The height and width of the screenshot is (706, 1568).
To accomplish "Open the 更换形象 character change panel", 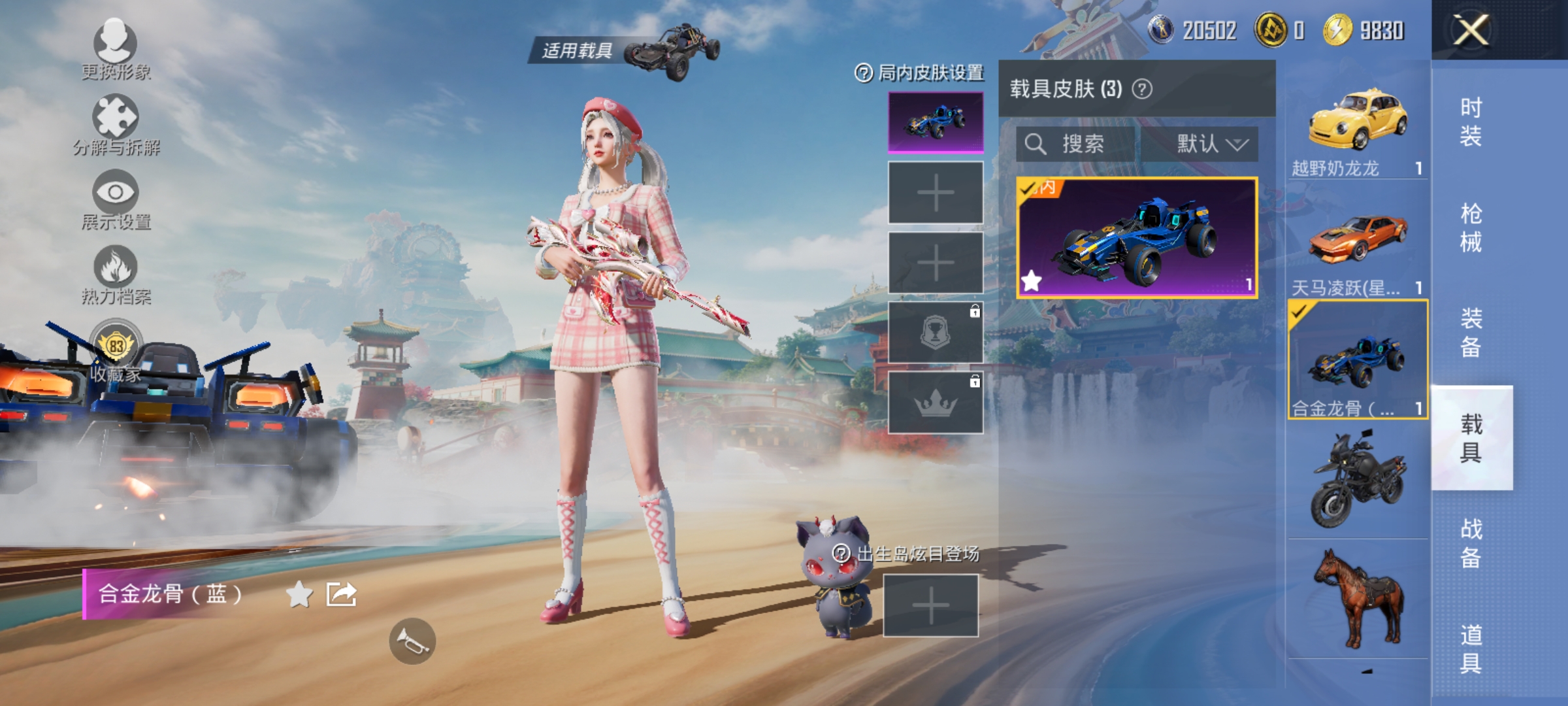I will 115,46.
